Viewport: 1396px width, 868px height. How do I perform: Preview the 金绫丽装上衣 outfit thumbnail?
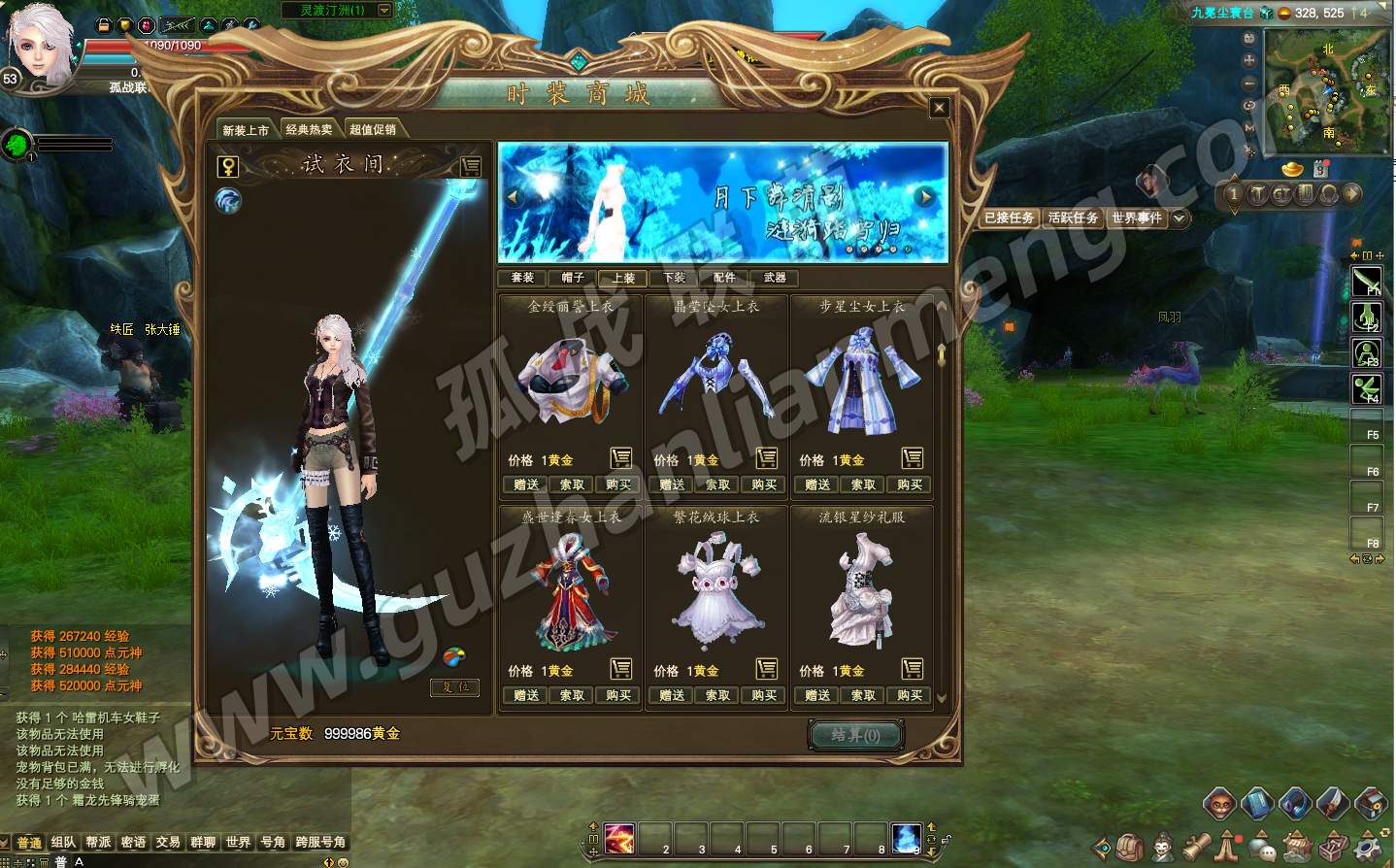pyautogui.click(x=571, y=381)
